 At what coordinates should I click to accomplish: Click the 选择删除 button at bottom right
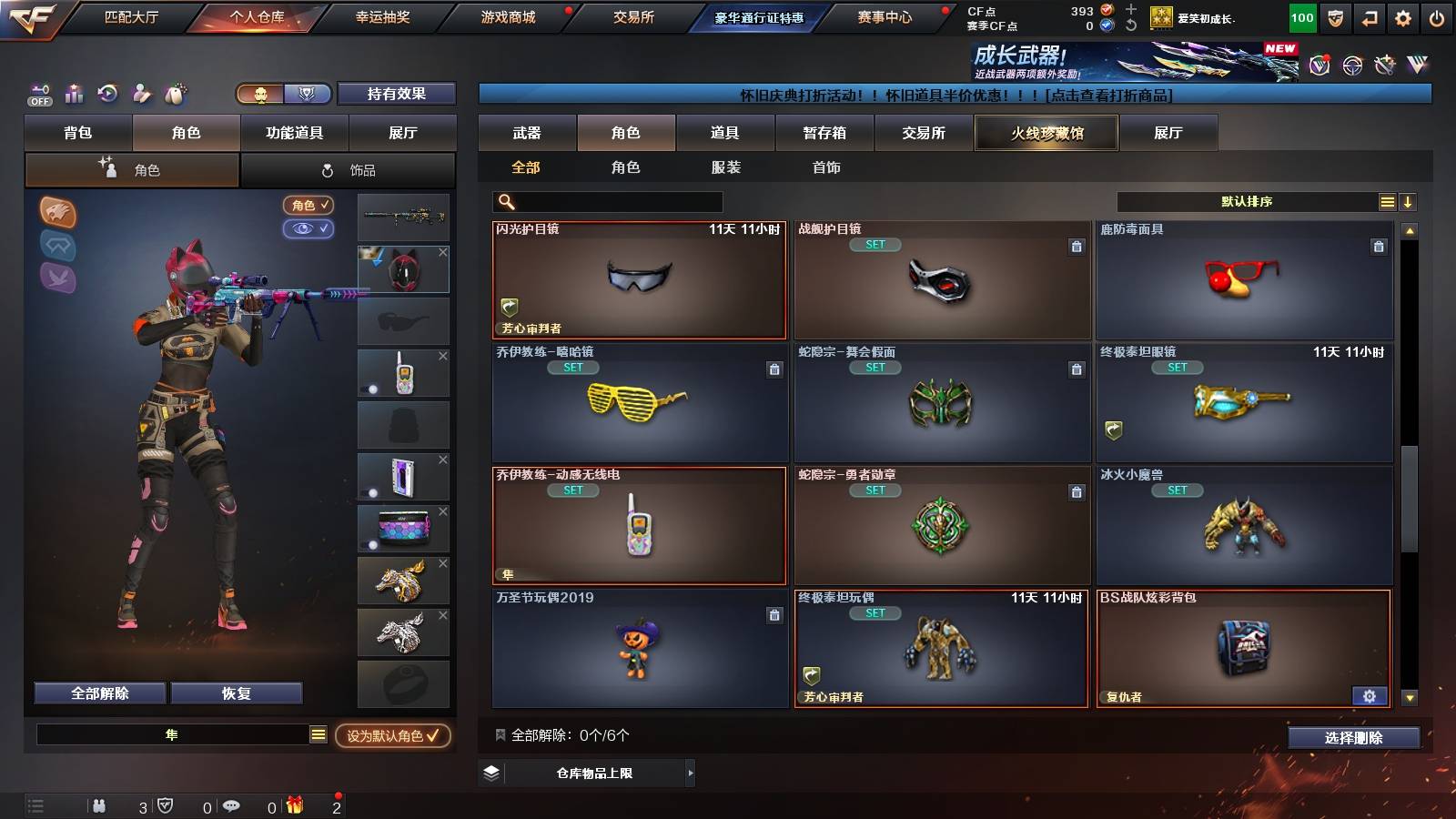1353,738
